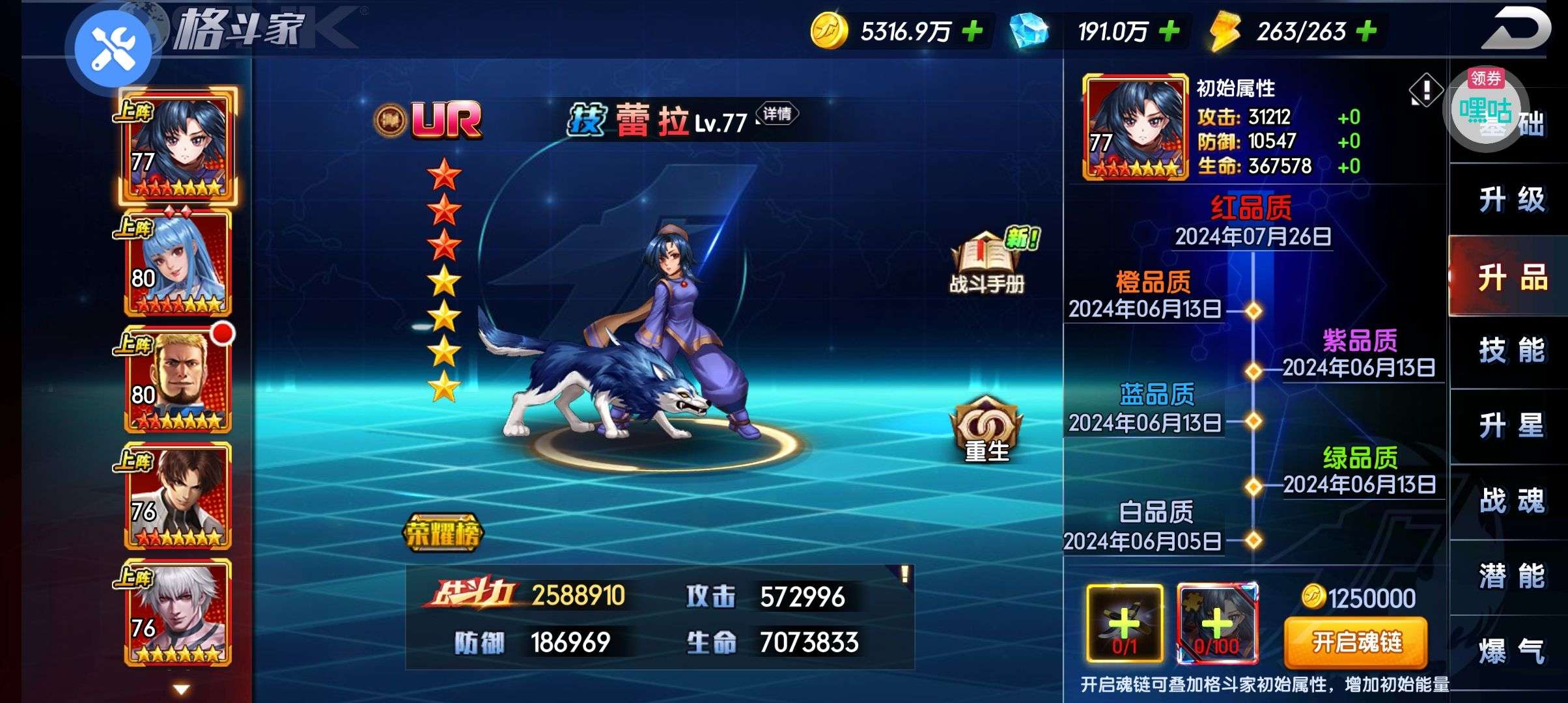The width and height of the screenshot is (1568, 703).
Task: Switch to the 升级 level-up tab
Action: (1511, 200)
